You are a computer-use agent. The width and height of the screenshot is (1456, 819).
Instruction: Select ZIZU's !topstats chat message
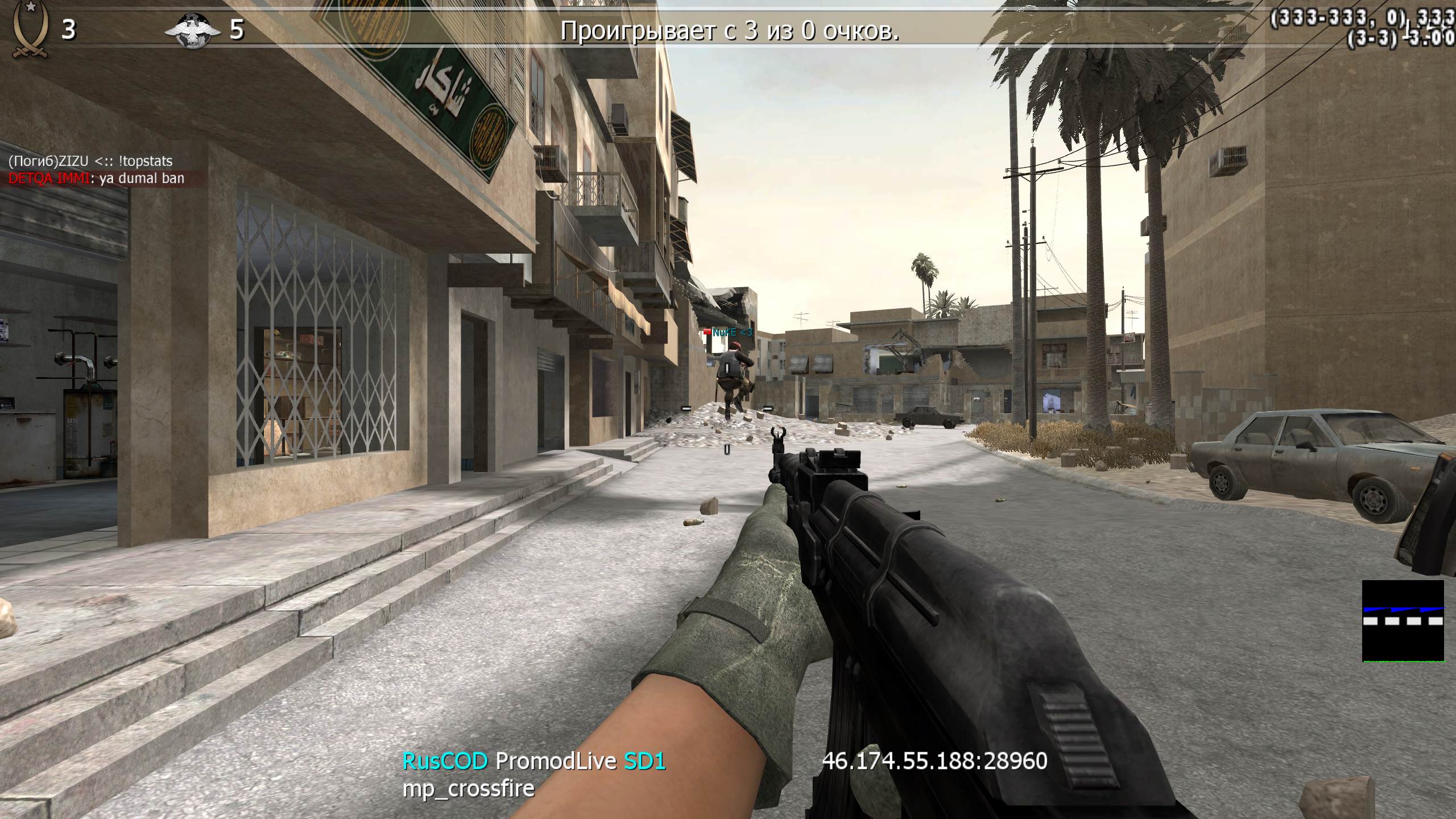click(x=90, y=162)
